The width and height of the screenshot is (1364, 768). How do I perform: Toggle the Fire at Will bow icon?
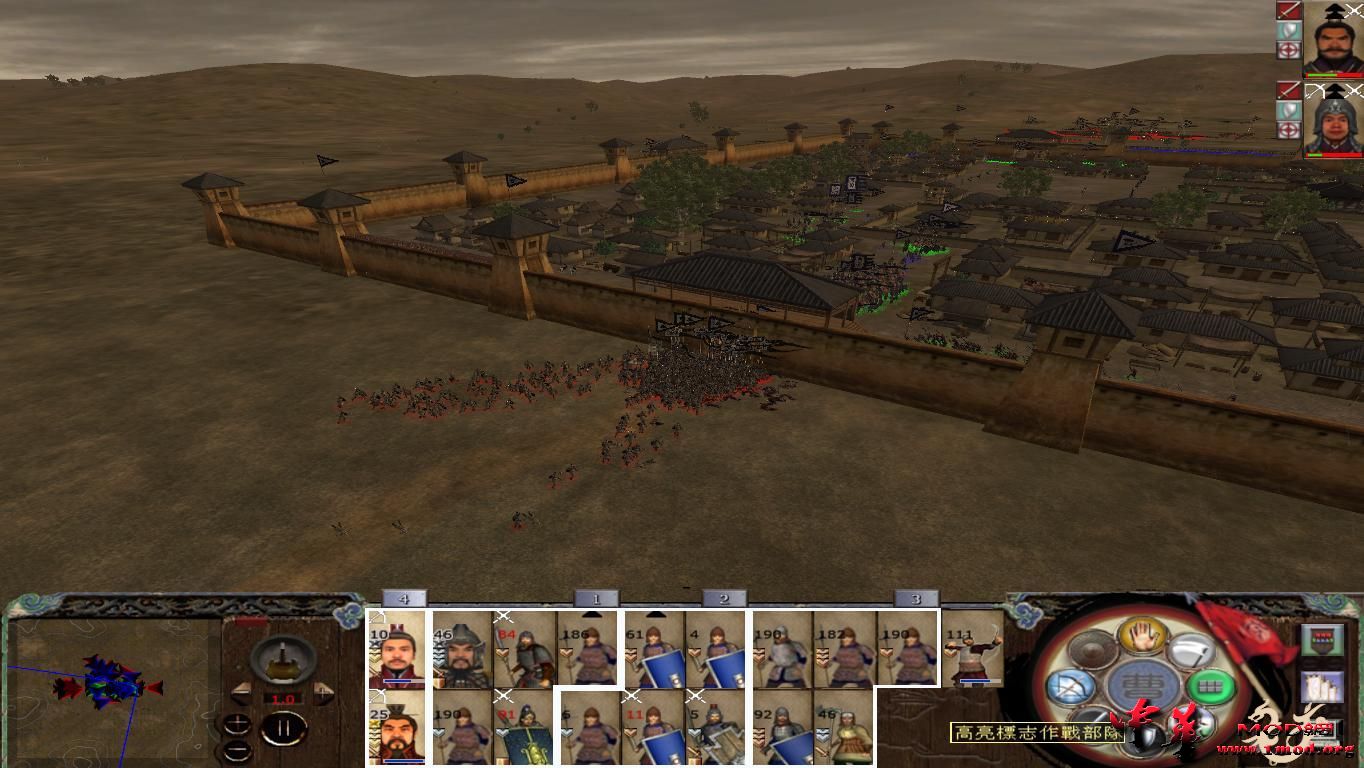click(x=1069, y=686)
